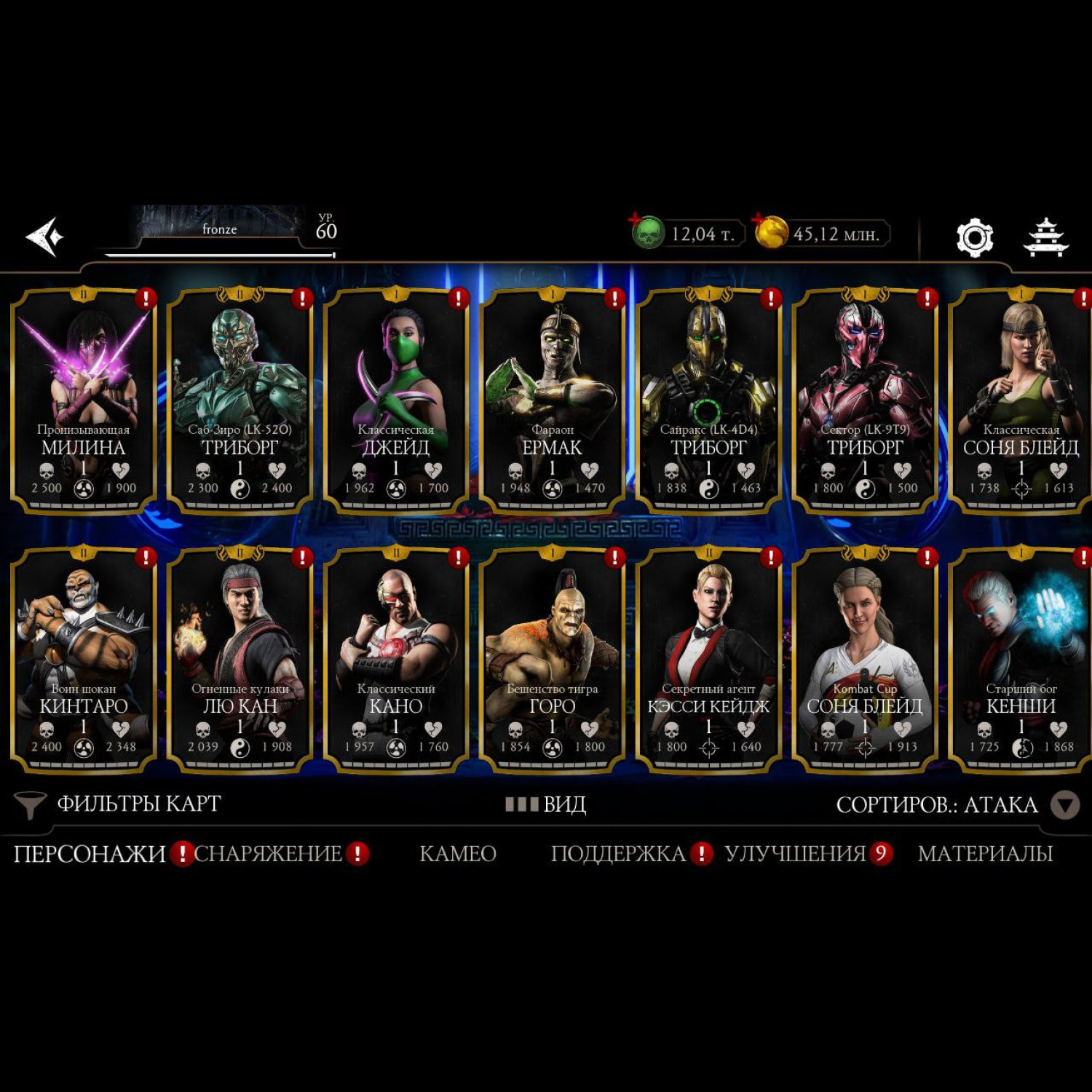This screenshot has width=1092, height=1092.
Task: Add more gold koins
Action: click(x=770, y=232)
